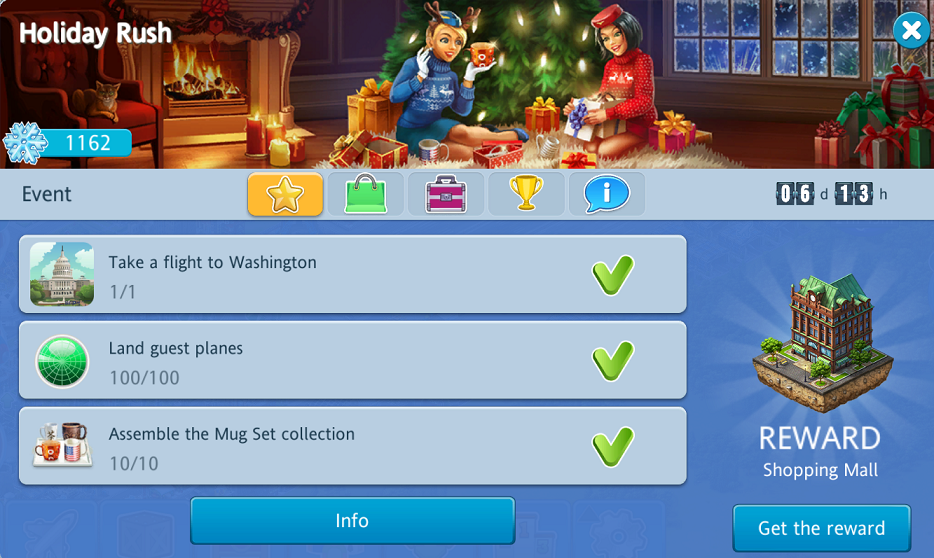The width and height of the screenshot is (934, 558).
Task: Claim the prize with Get the reward
Action: point(821,528)
